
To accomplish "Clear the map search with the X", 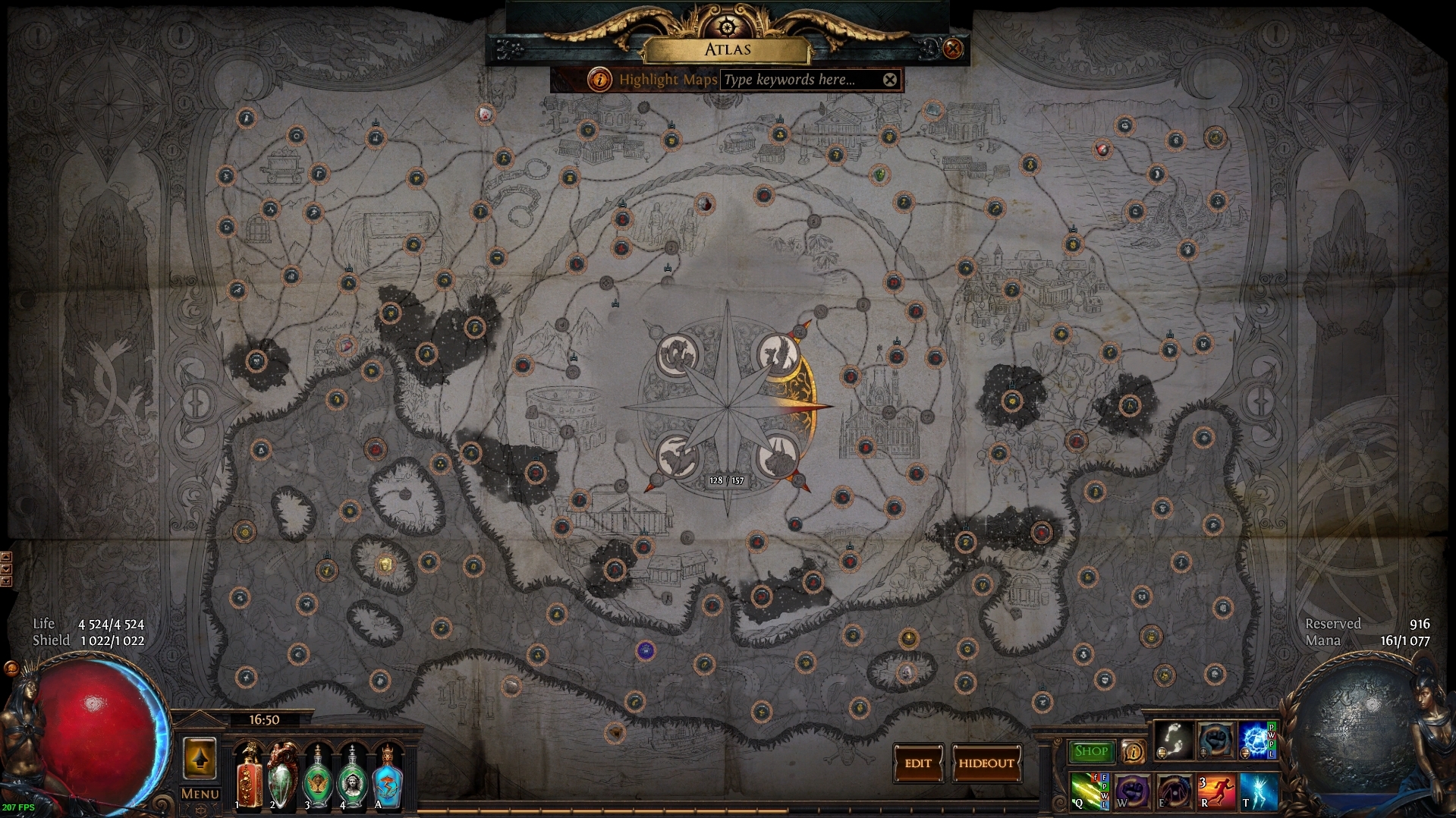I will click(889, 80).
